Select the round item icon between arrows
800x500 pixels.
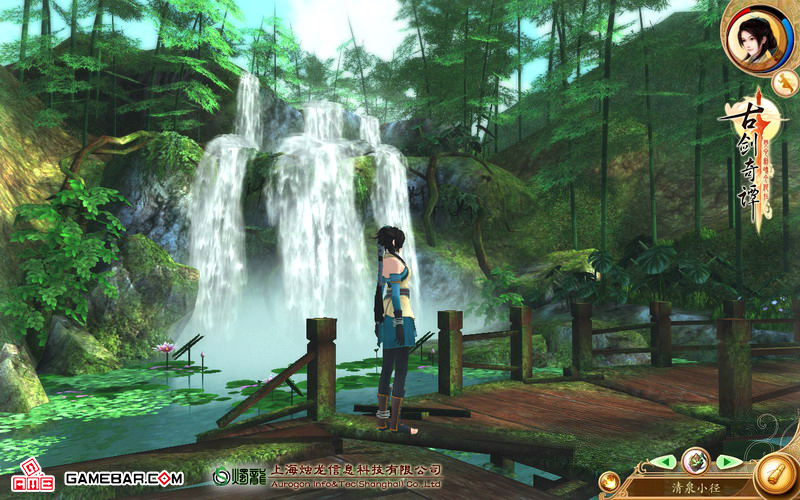click(696, 461)
